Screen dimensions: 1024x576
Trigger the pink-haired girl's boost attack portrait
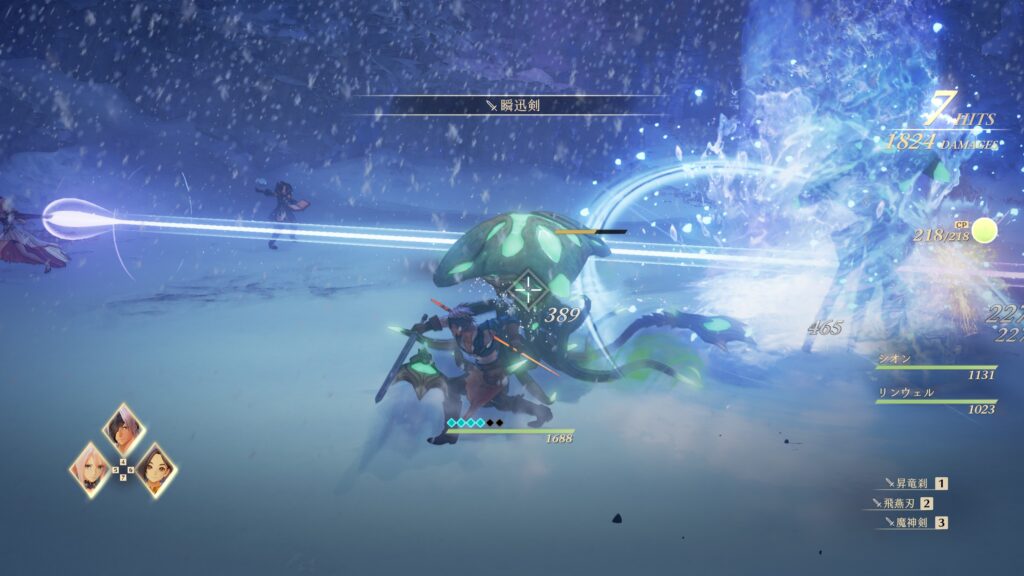pos(92,469)
